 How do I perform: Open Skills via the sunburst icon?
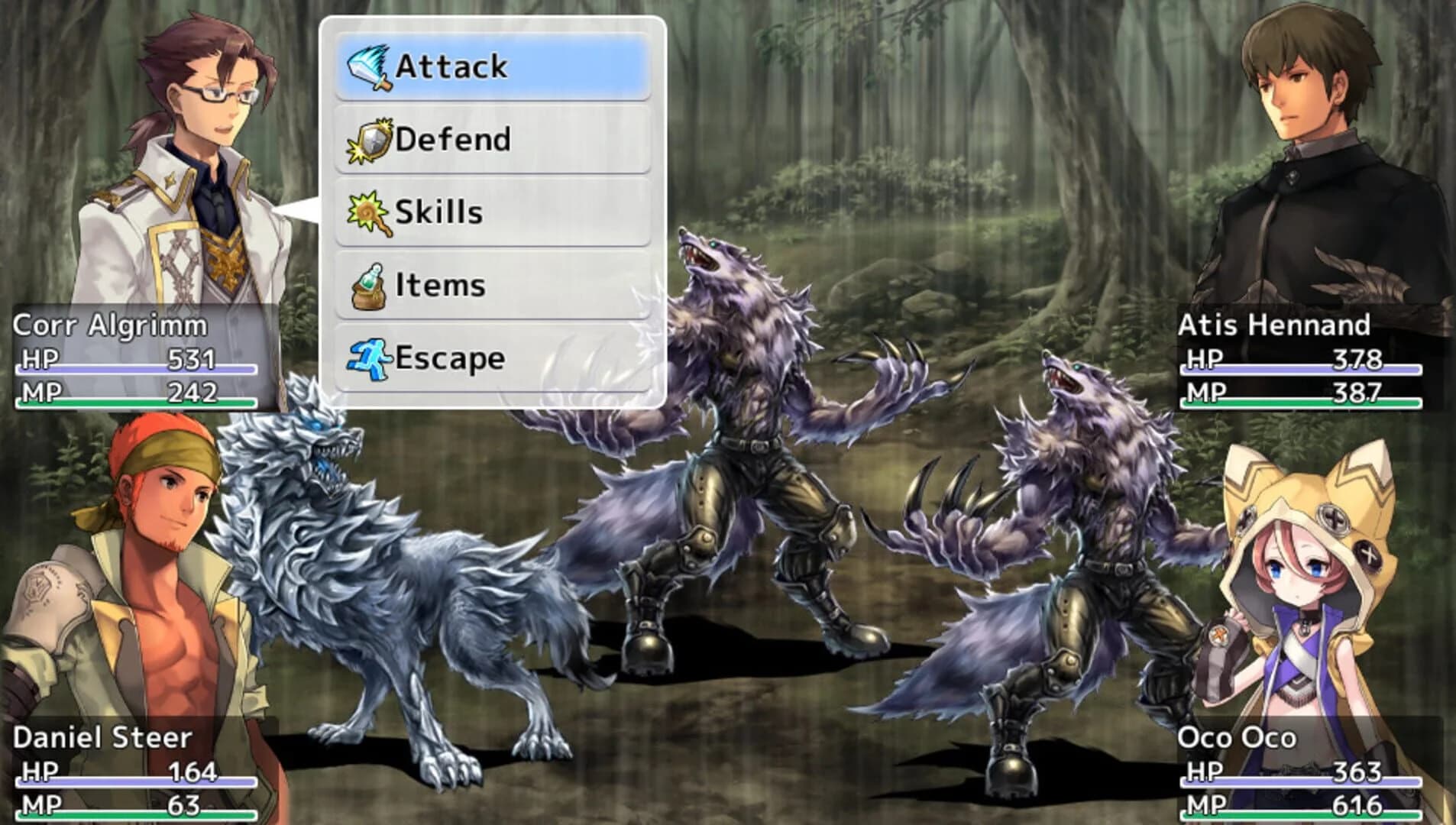(367, 212)
